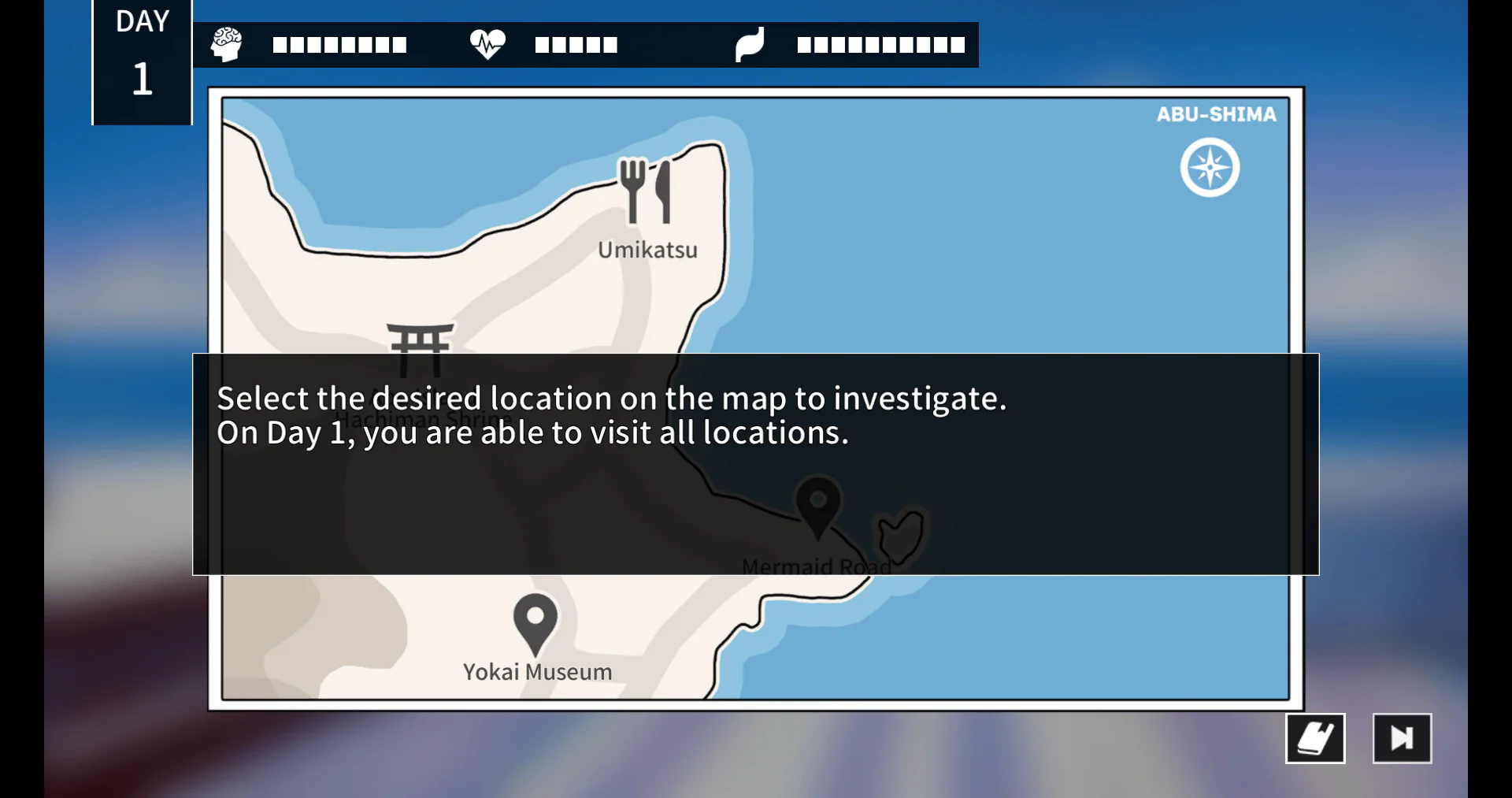This screenshot has height=798, width=1512.
Task: Skip ahead with the skip-forward button
Action: [1402, 738]
